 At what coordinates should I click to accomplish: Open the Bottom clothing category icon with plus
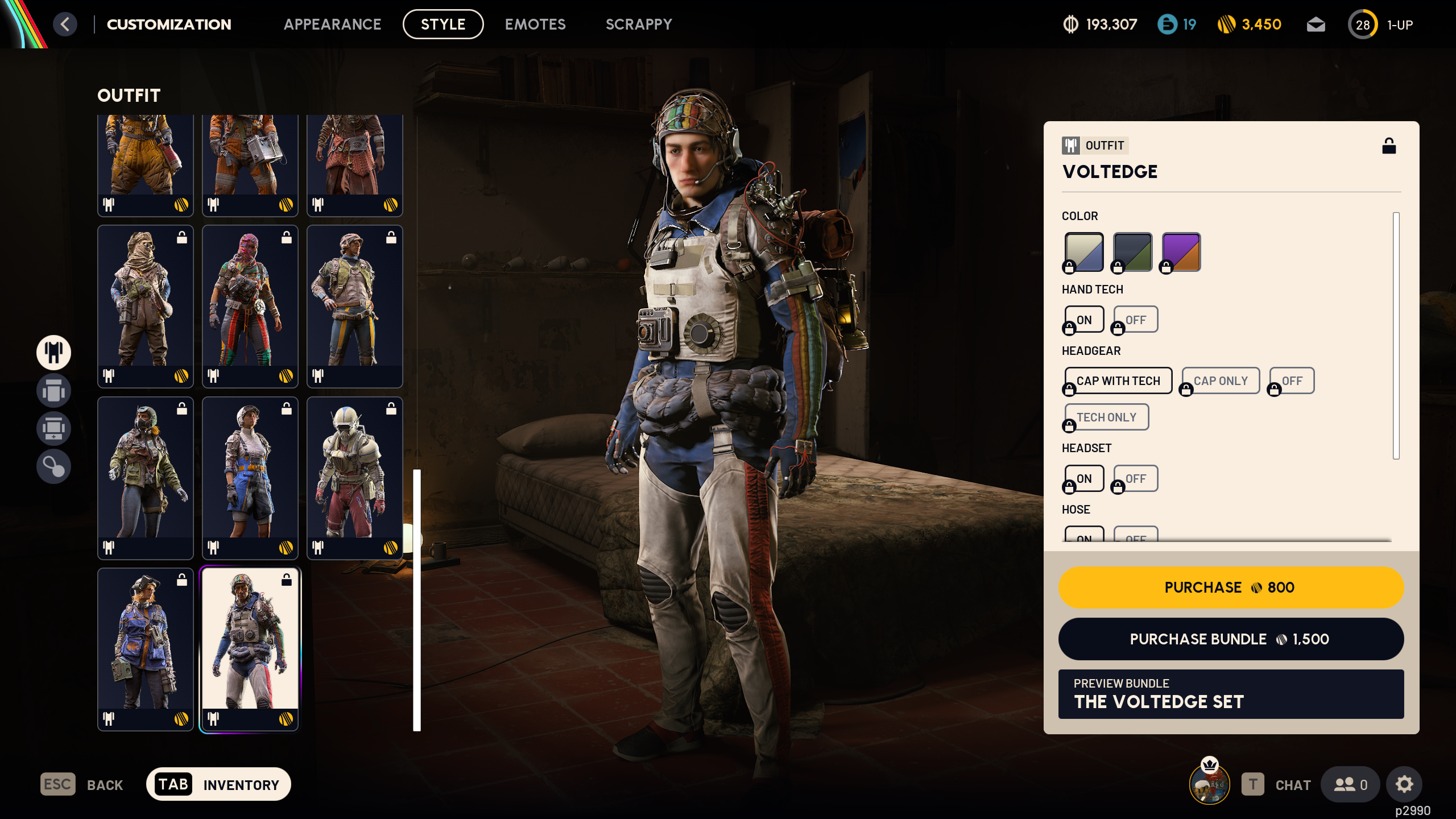(x=53, y=428)
